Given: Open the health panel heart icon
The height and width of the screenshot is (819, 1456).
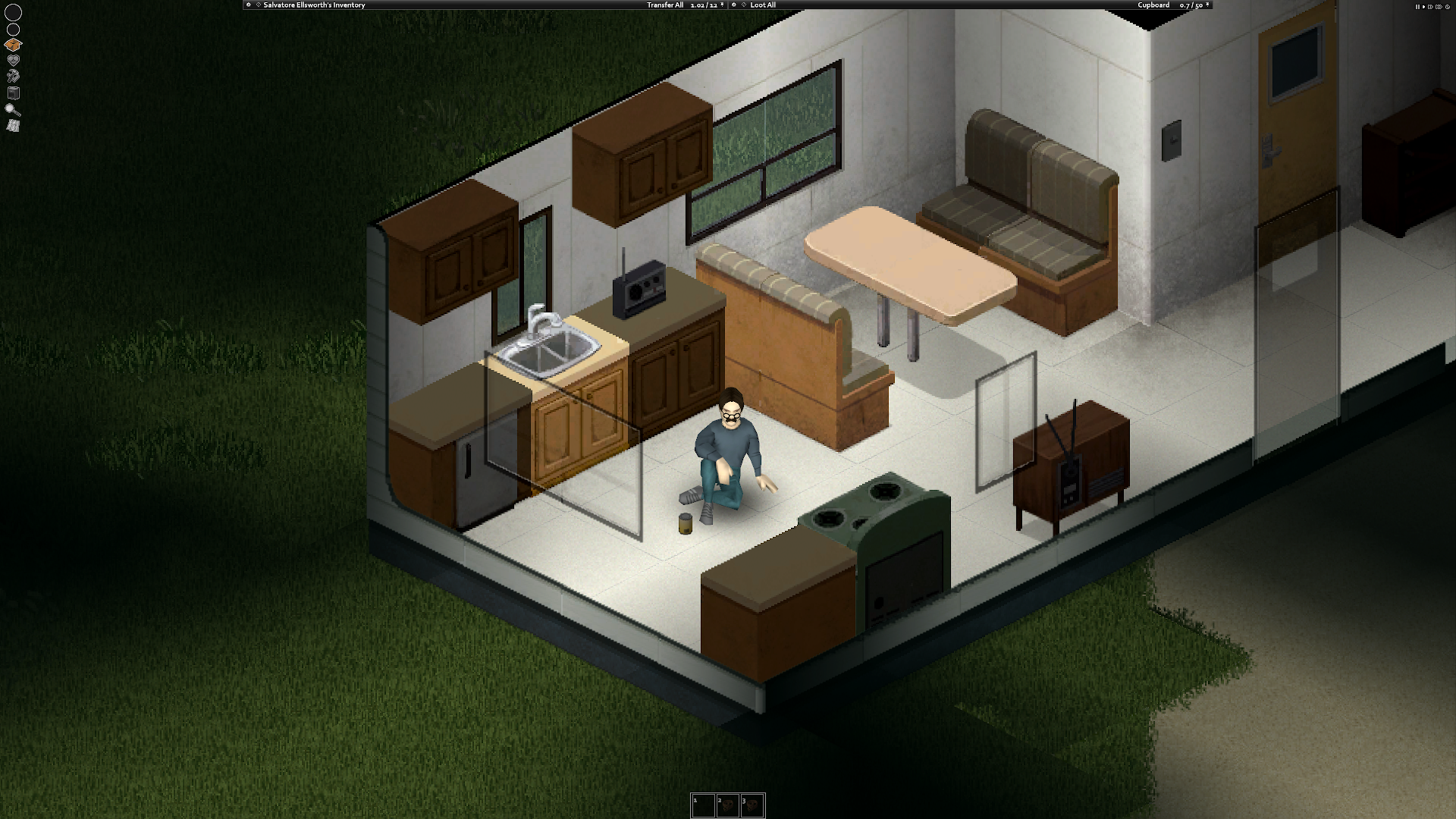Looking at the screenshot, I should coord(12,59).
